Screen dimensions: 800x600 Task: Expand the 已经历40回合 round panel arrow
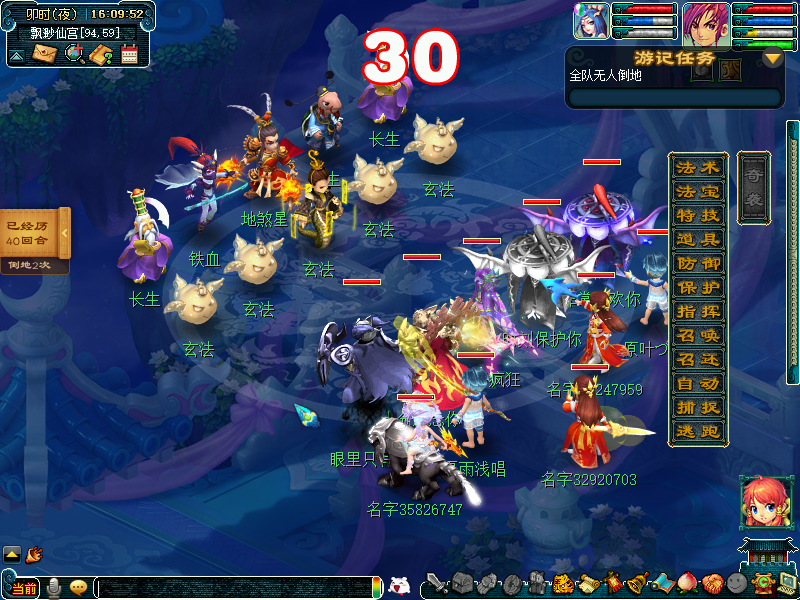(64, 233)
